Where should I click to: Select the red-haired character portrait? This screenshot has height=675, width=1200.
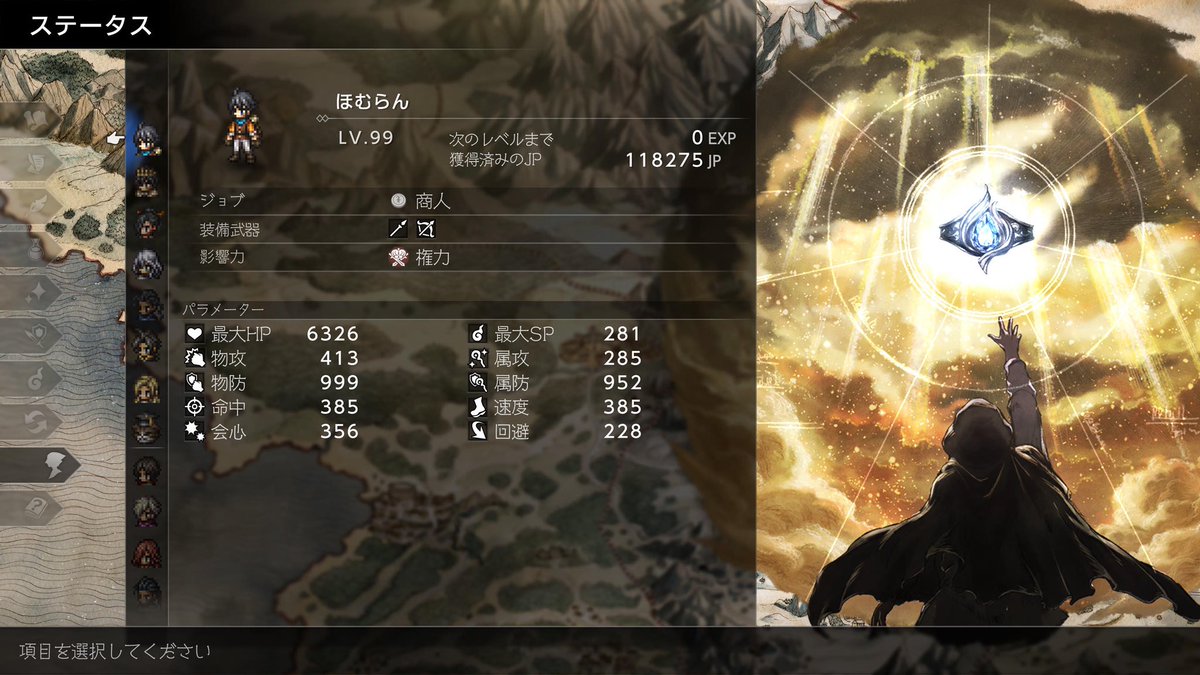click(x=147, y=552)
